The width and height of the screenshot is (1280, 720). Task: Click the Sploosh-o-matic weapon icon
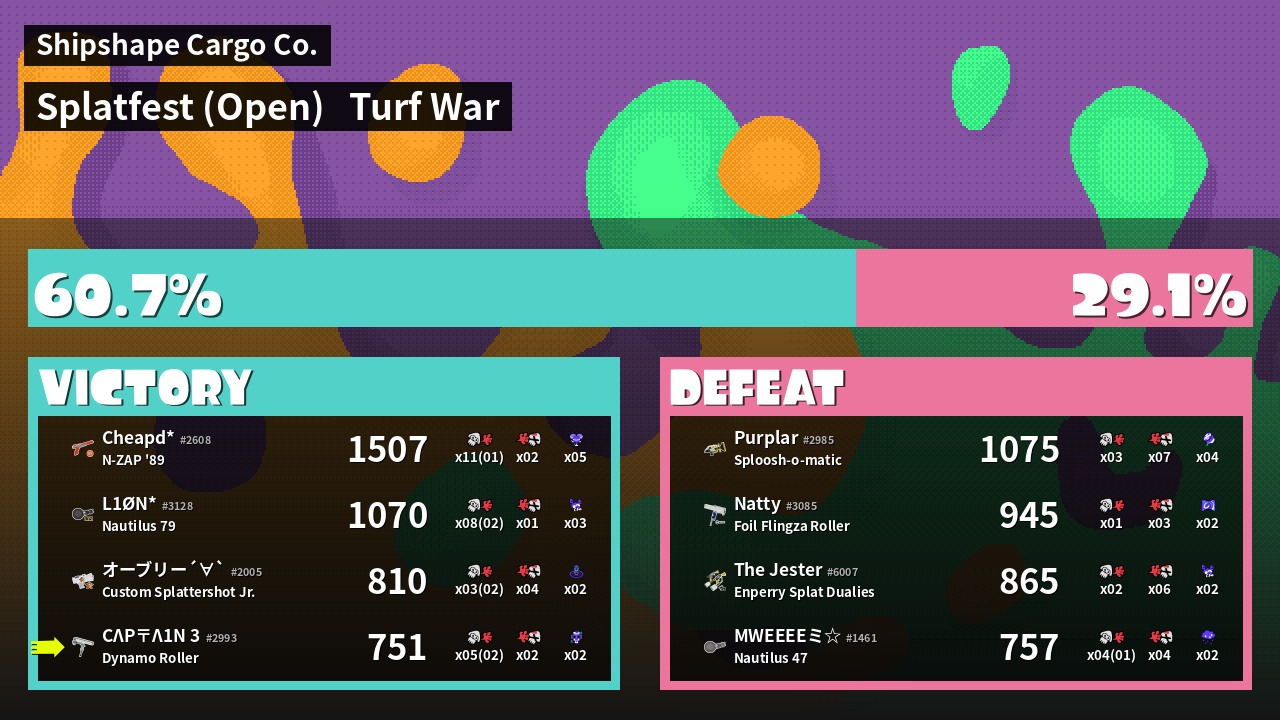[715, 449]
